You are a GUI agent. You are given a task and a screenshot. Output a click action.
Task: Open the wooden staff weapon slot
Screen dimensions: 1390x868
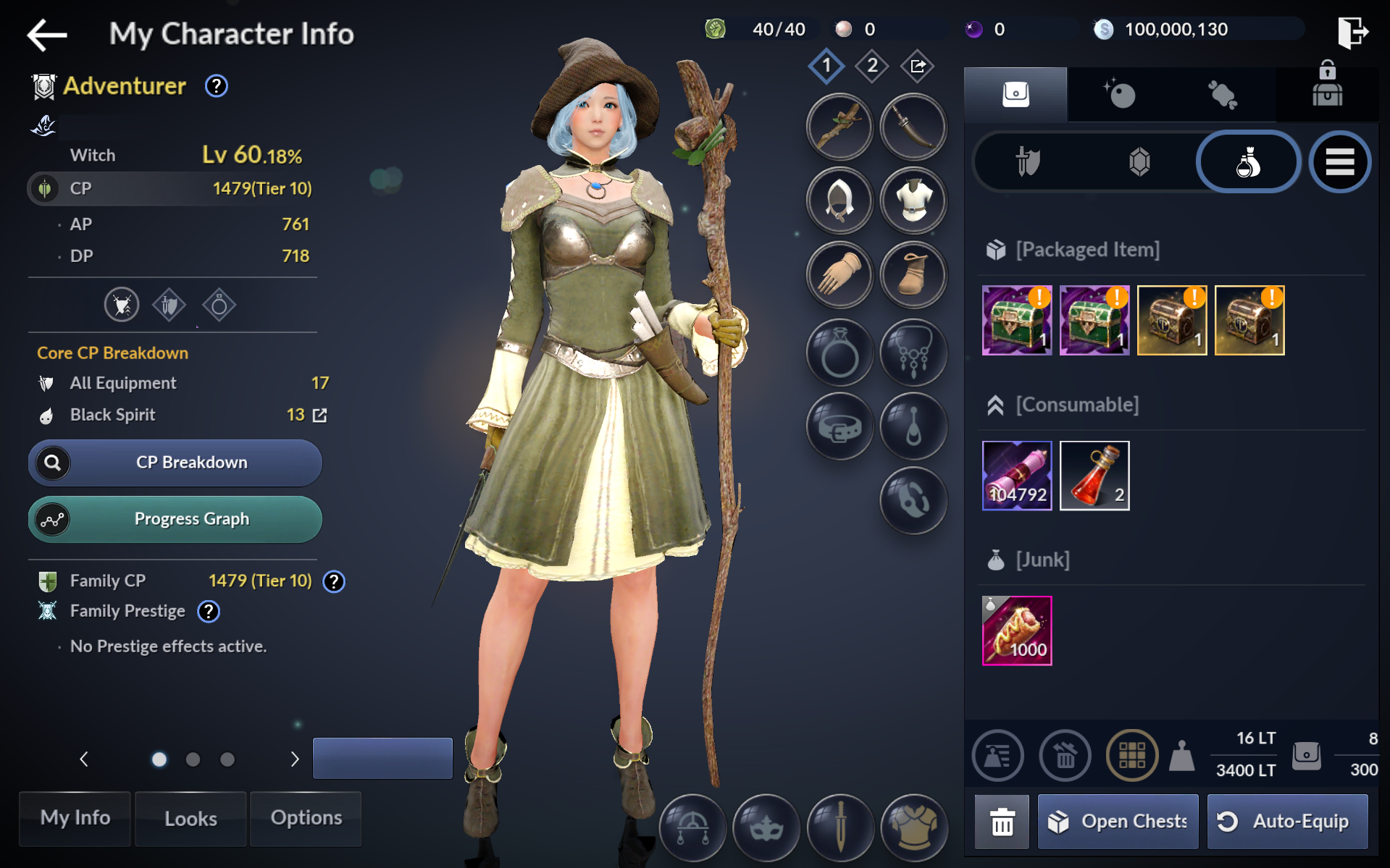840,127
